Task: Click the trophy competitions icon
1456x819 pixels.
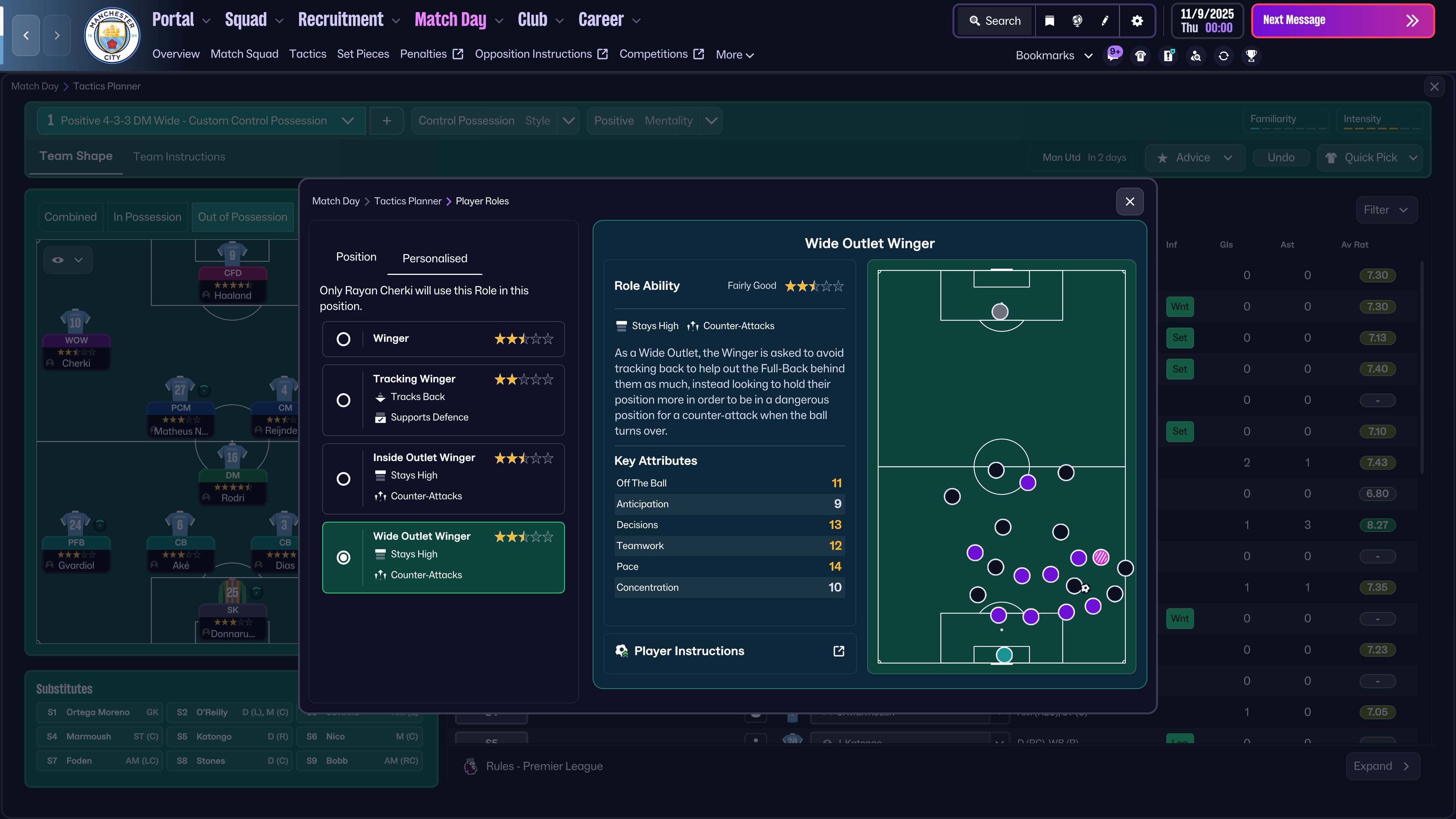Action: coord(1251,55)
